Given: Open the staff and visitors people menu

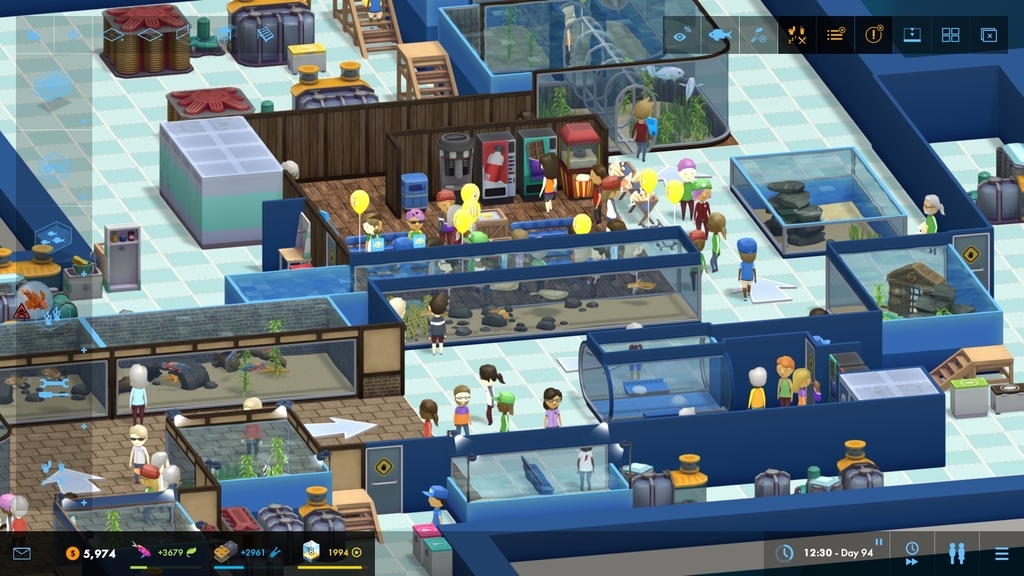Looking at the screenshot, I should (x=957, y=552).
